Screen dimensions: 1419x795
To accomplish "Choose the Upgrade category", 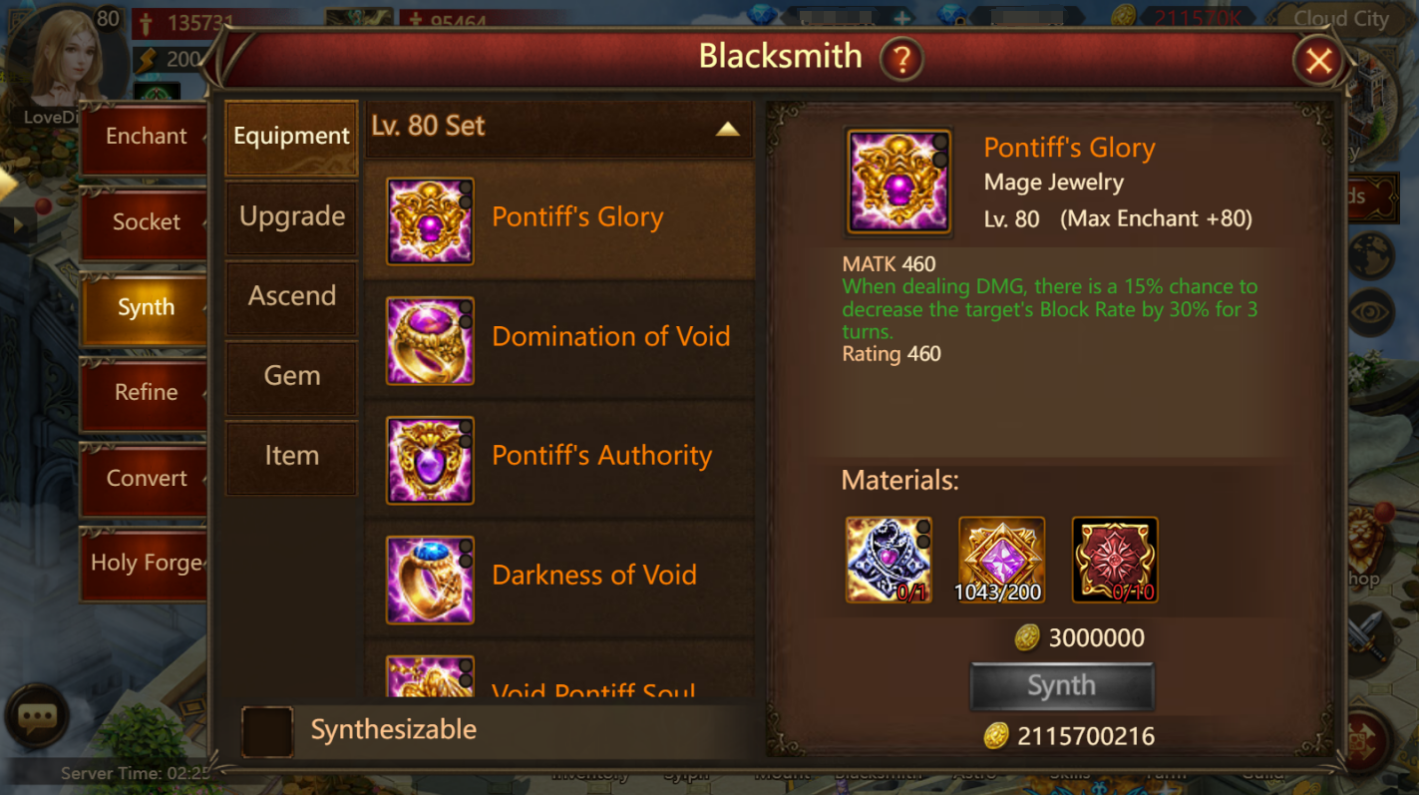I will [x=291, y=217].
